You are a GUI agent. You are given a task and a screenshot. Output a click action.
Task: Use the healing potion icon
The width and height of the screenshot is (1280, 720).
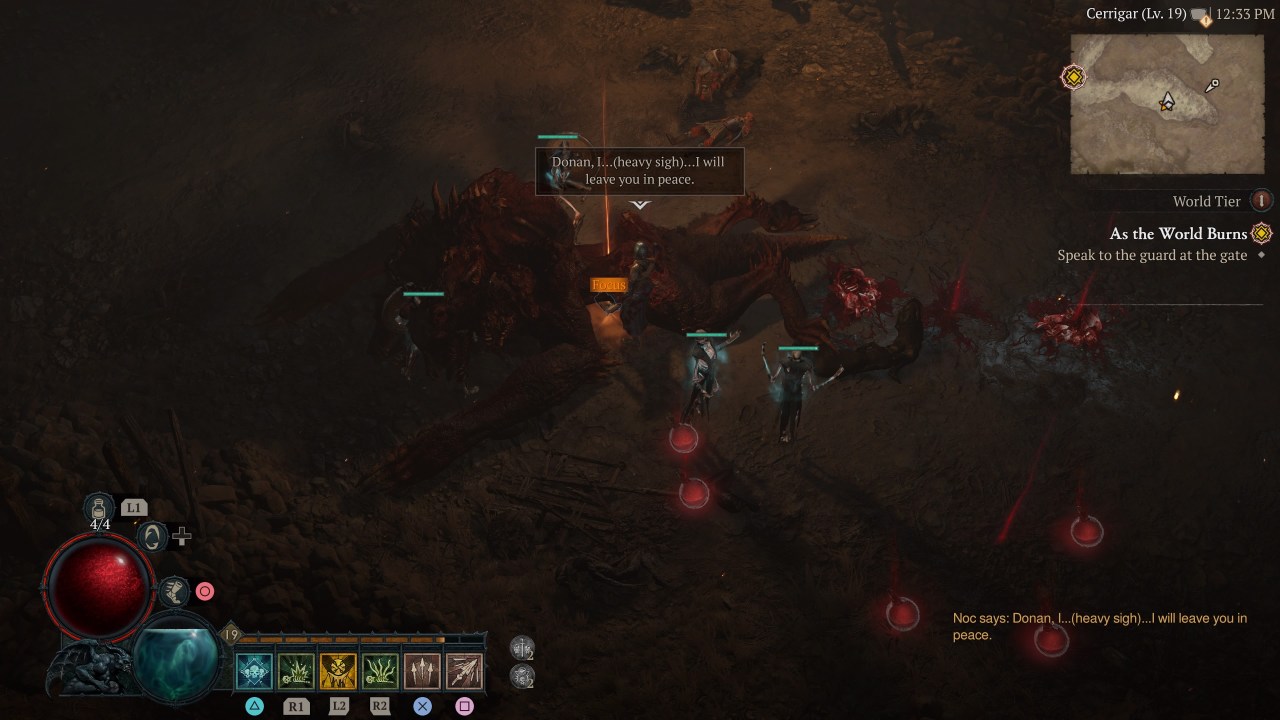(100, 507)
